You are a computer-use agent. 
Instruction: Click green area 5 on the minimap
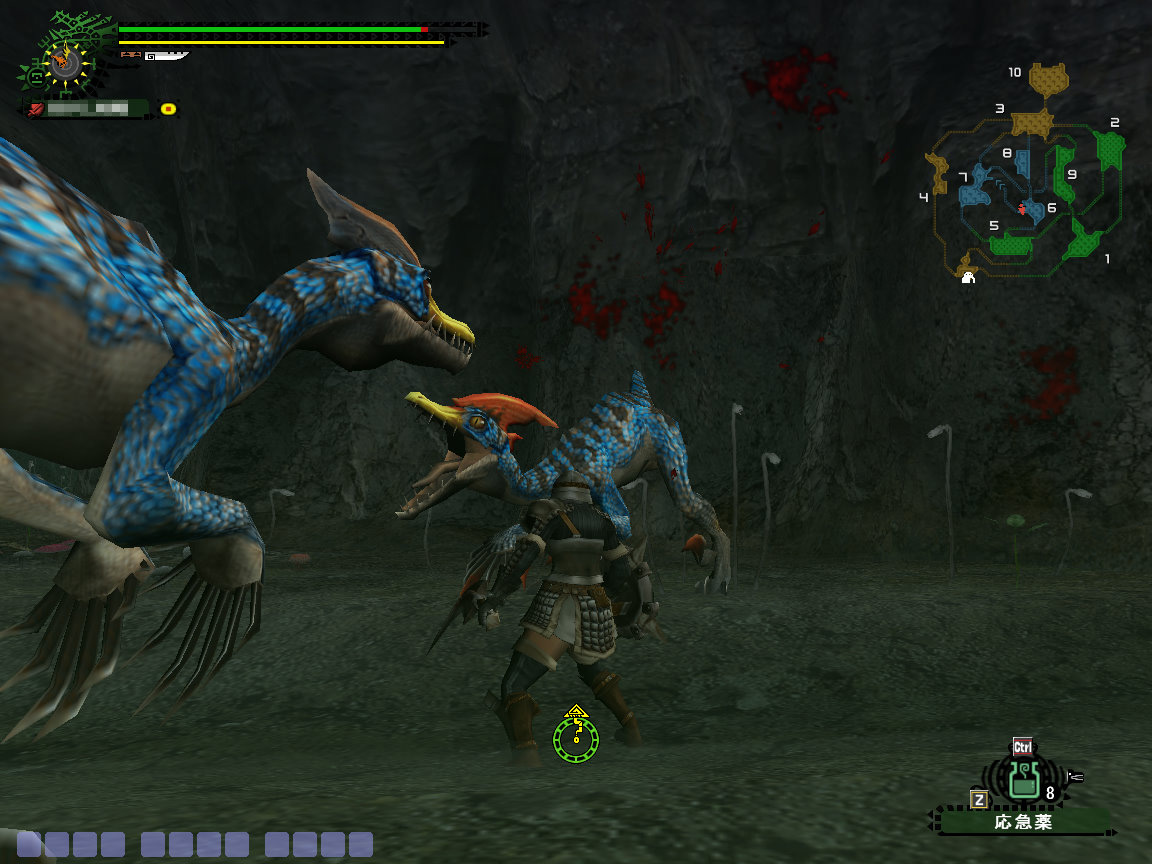(1012, 244)
